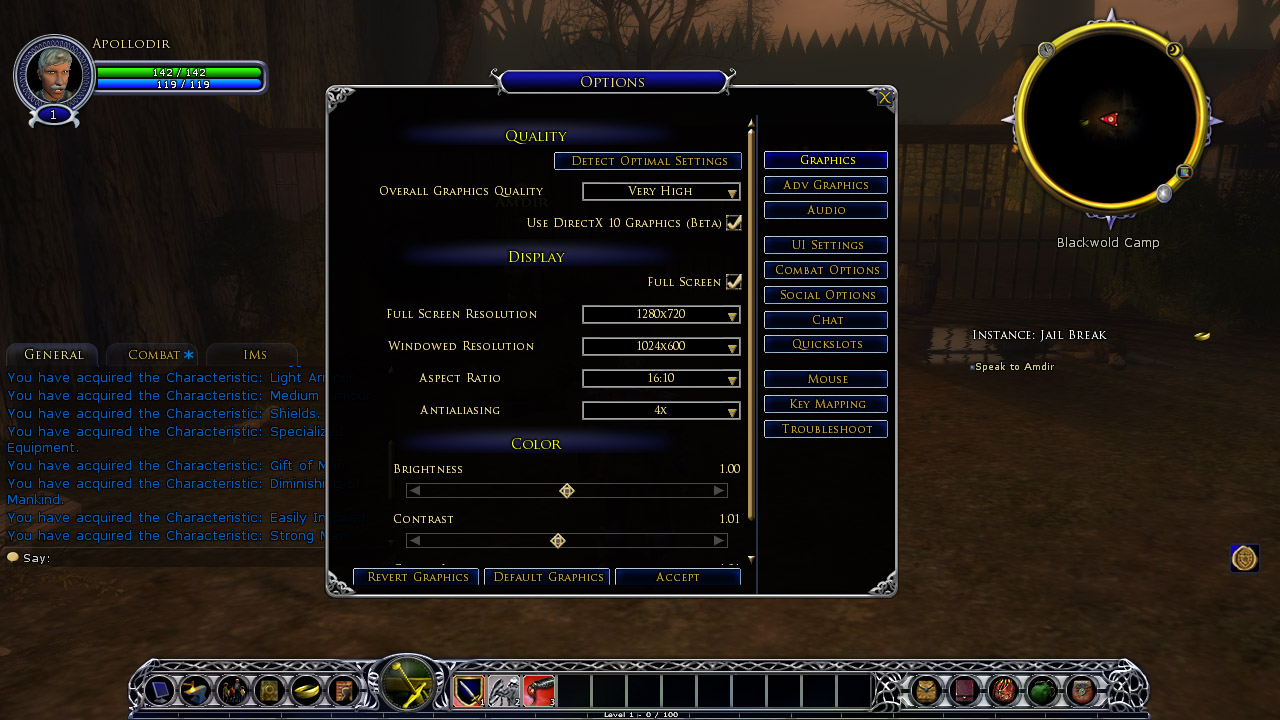This screenshot has width=1280, height=720.
Task: Open the Windowed Resolution dropdown
Action: click(661, 347)
